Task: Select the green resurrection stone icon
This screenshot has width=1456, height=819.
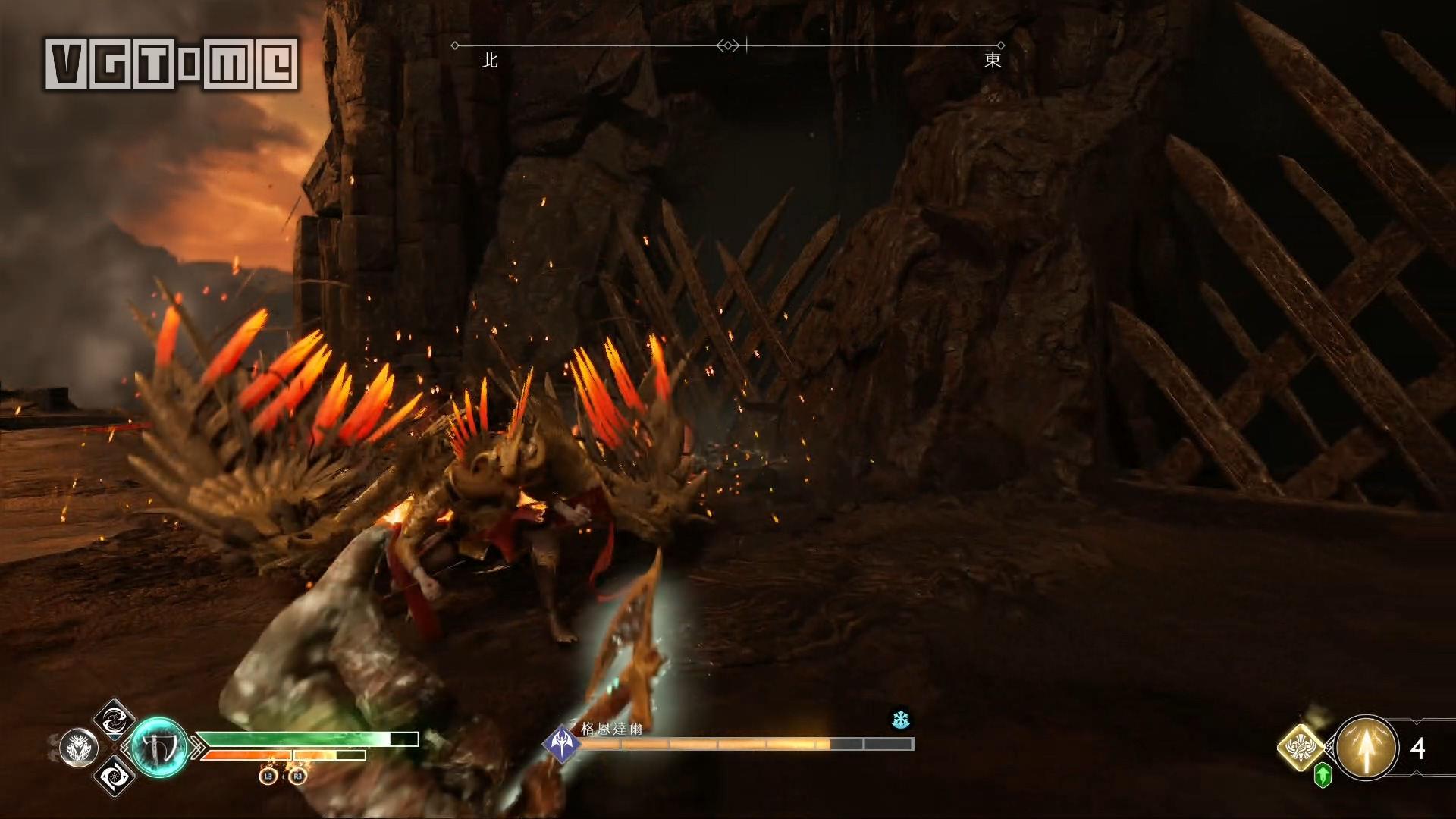Action: (x=1323, y=775)
